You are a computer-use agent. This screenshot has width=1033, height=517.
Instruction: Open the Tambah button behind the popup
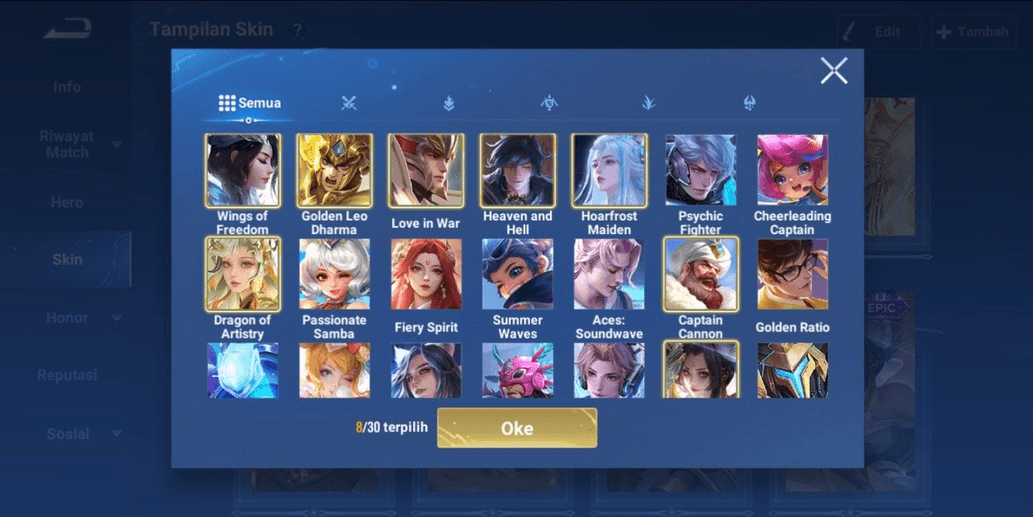(972, 32)
